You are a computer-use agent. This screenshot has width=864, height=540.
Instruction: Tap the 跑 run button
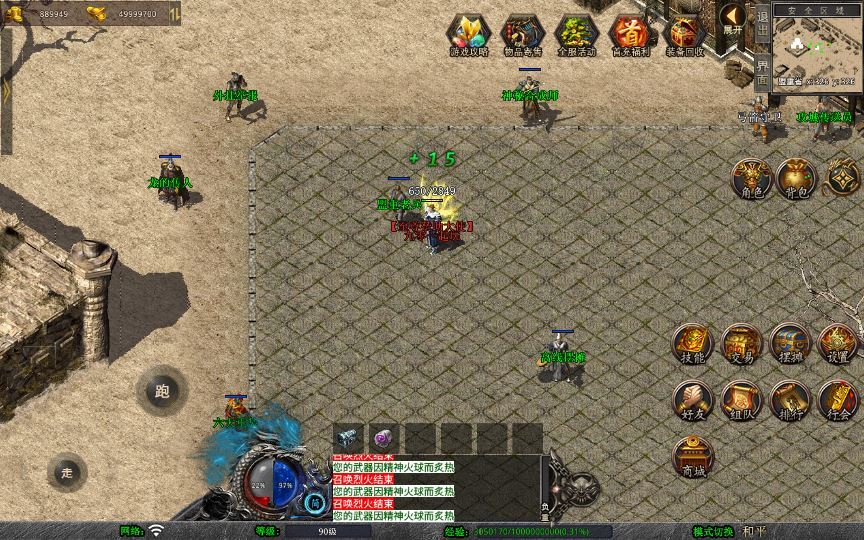pos(162,391)
